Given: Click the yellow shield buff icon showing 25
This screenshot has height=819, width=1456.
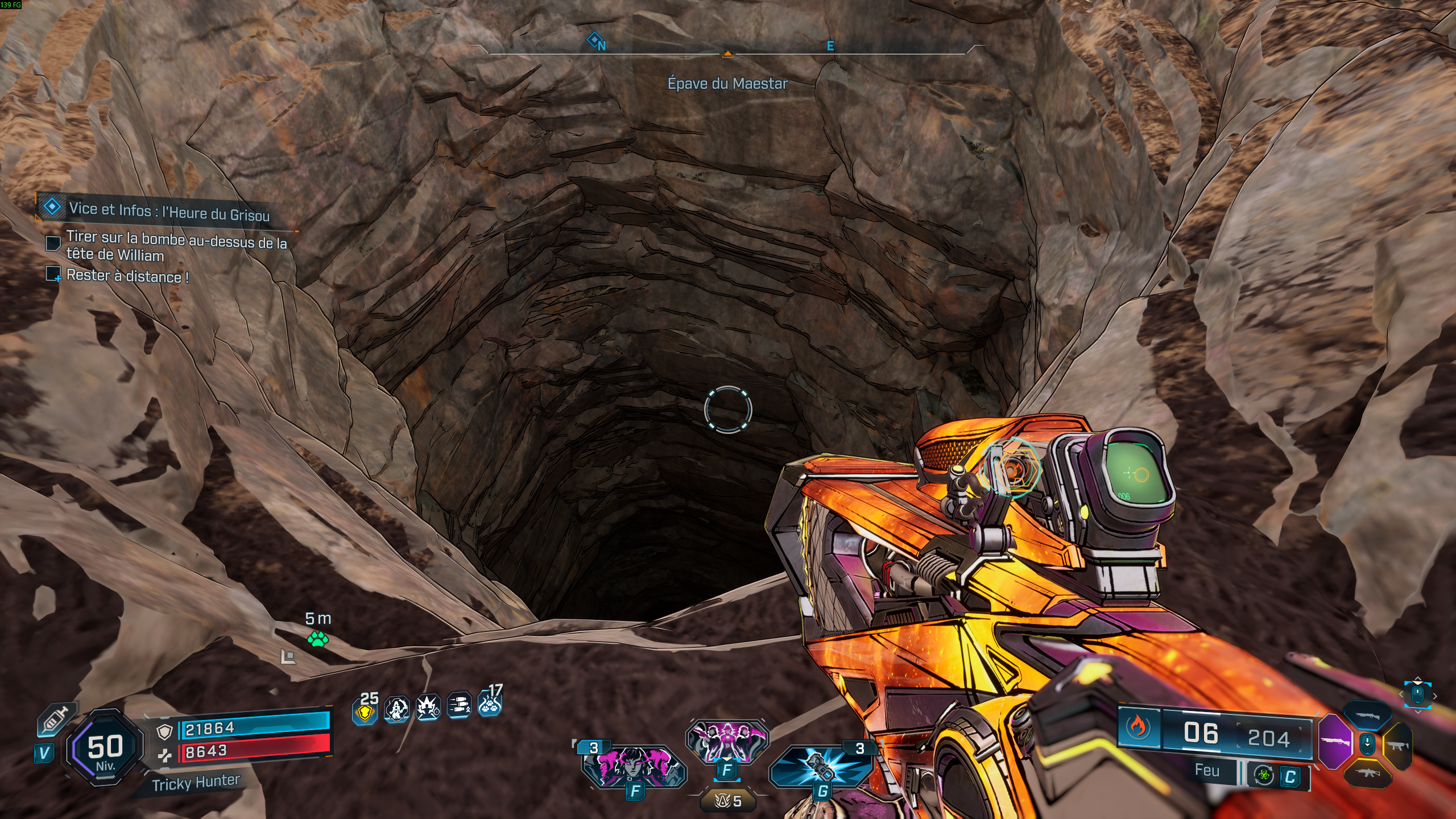Looking at the screenshot, I should [x=365, y=712].
